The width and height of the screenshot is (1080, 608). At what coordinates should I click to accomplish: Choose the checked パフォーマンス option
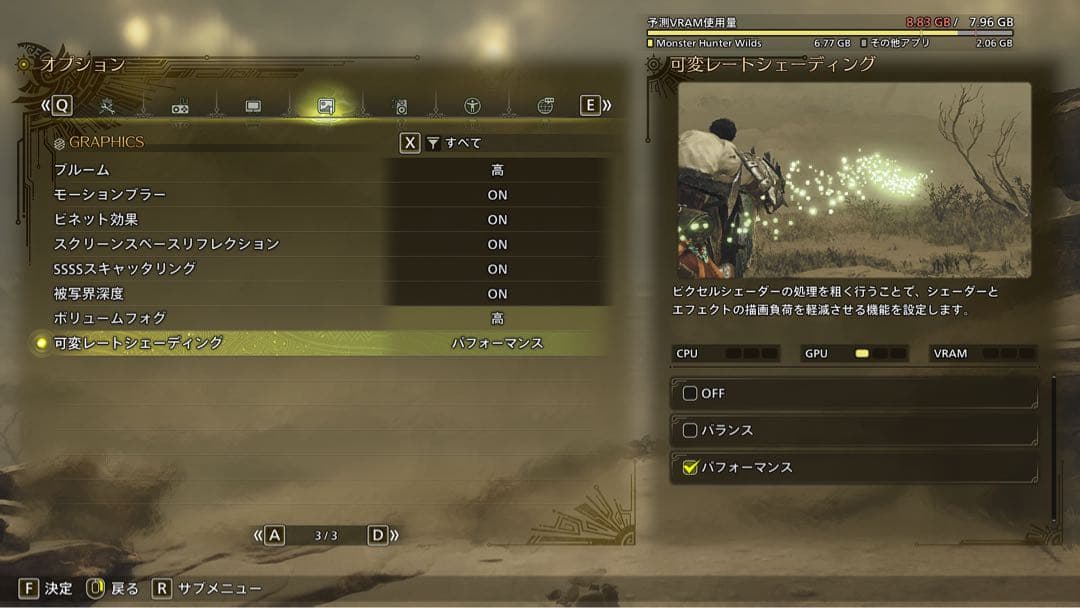[x=690, y=467]
